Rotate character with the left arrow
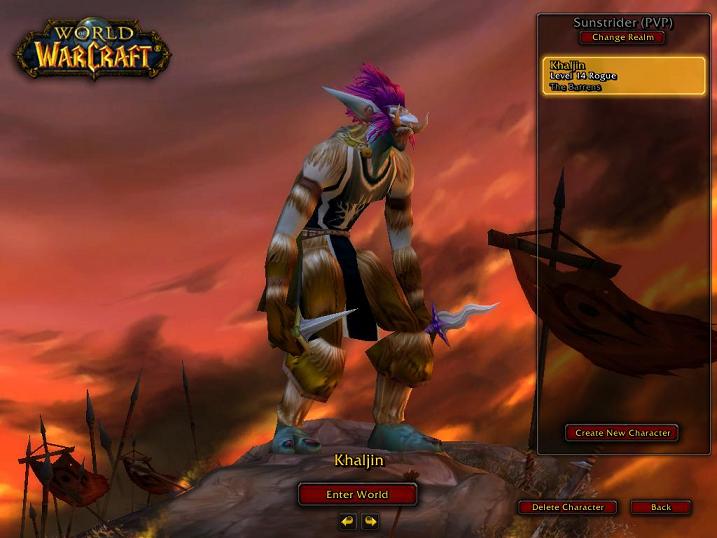Image resolution: width=717 pixels, height=538 pixels. 347,521
